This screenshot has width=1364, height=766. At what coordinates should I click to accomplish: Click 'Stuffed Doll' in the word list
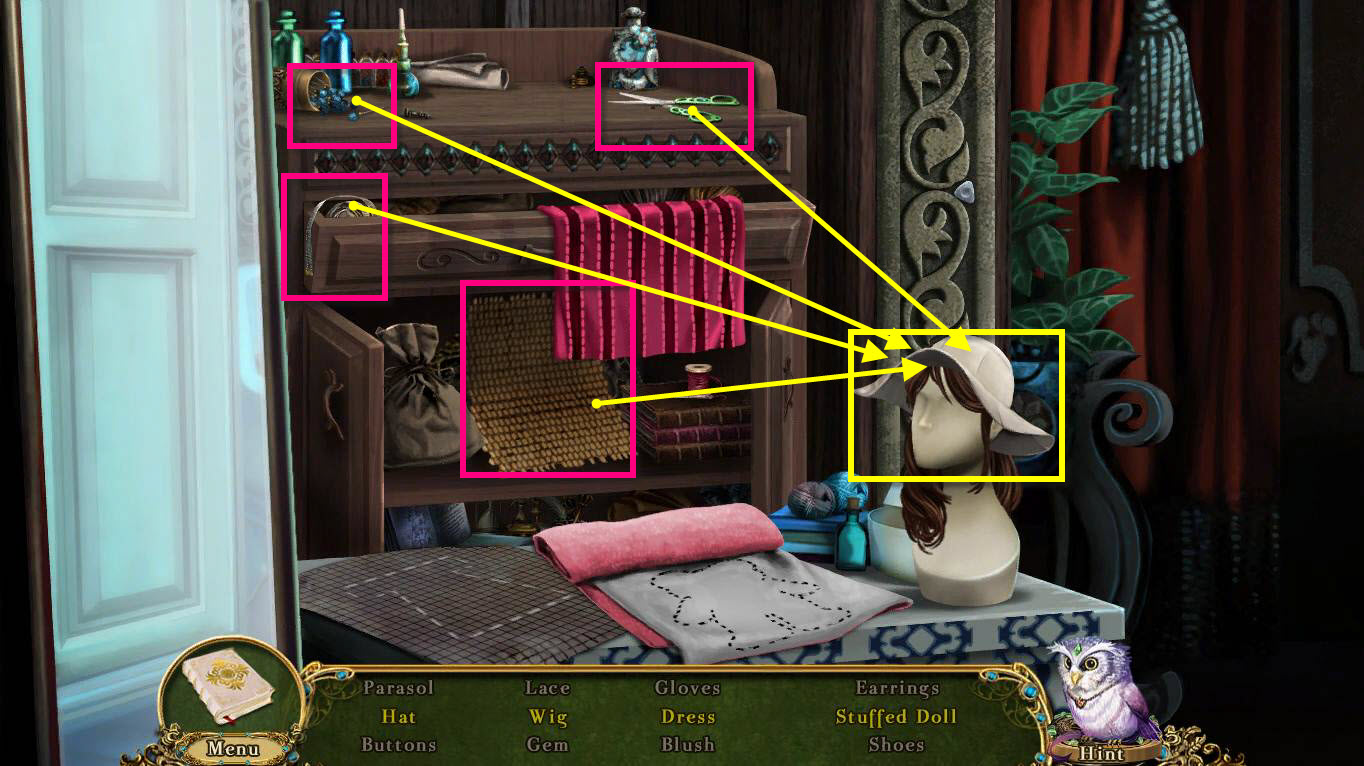point(895,717)
